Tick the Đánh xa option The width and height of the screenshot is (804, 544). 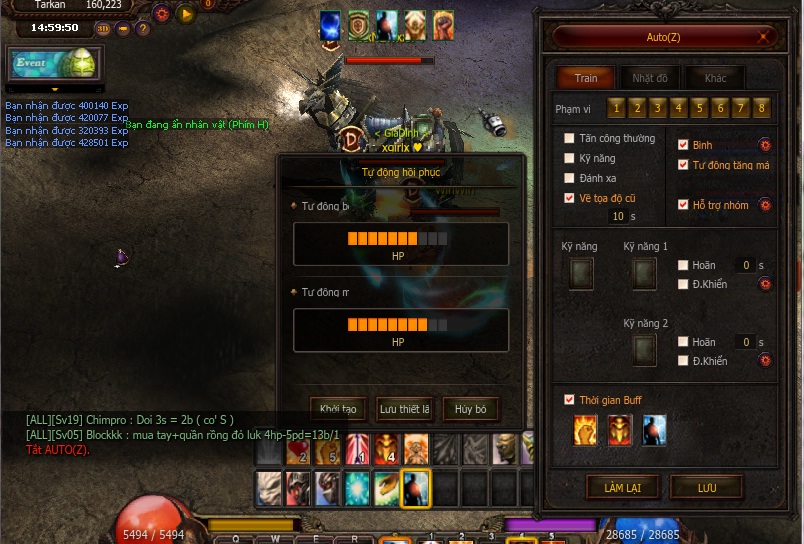tap(570, 178)
